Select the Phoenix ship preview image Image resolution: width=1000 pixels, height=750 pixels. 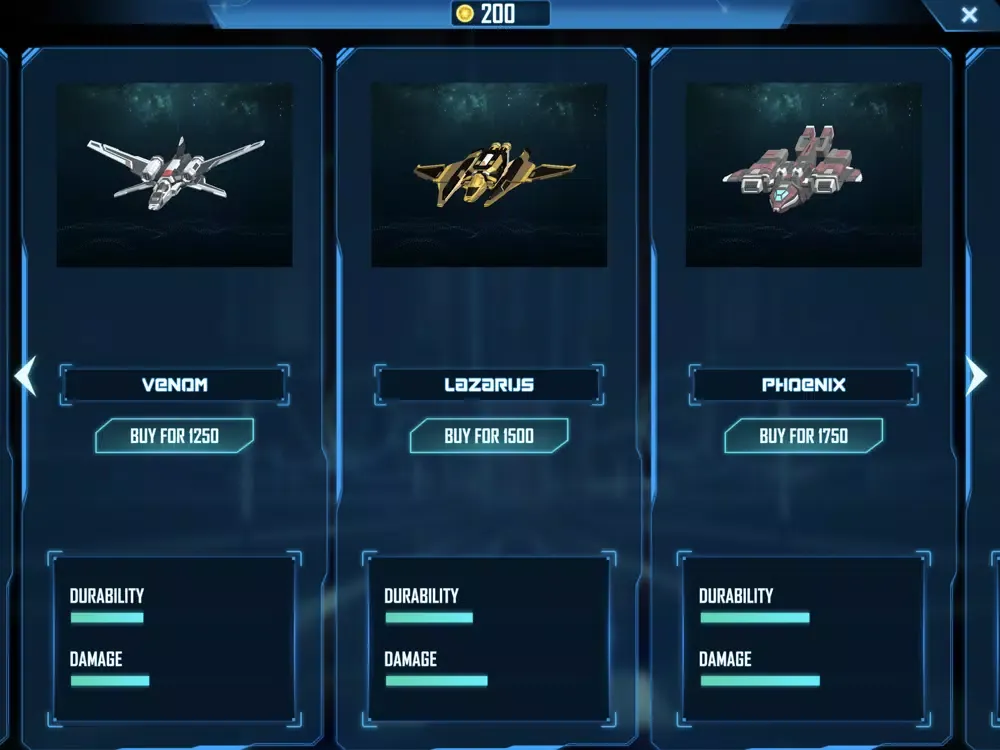[803, 175]
